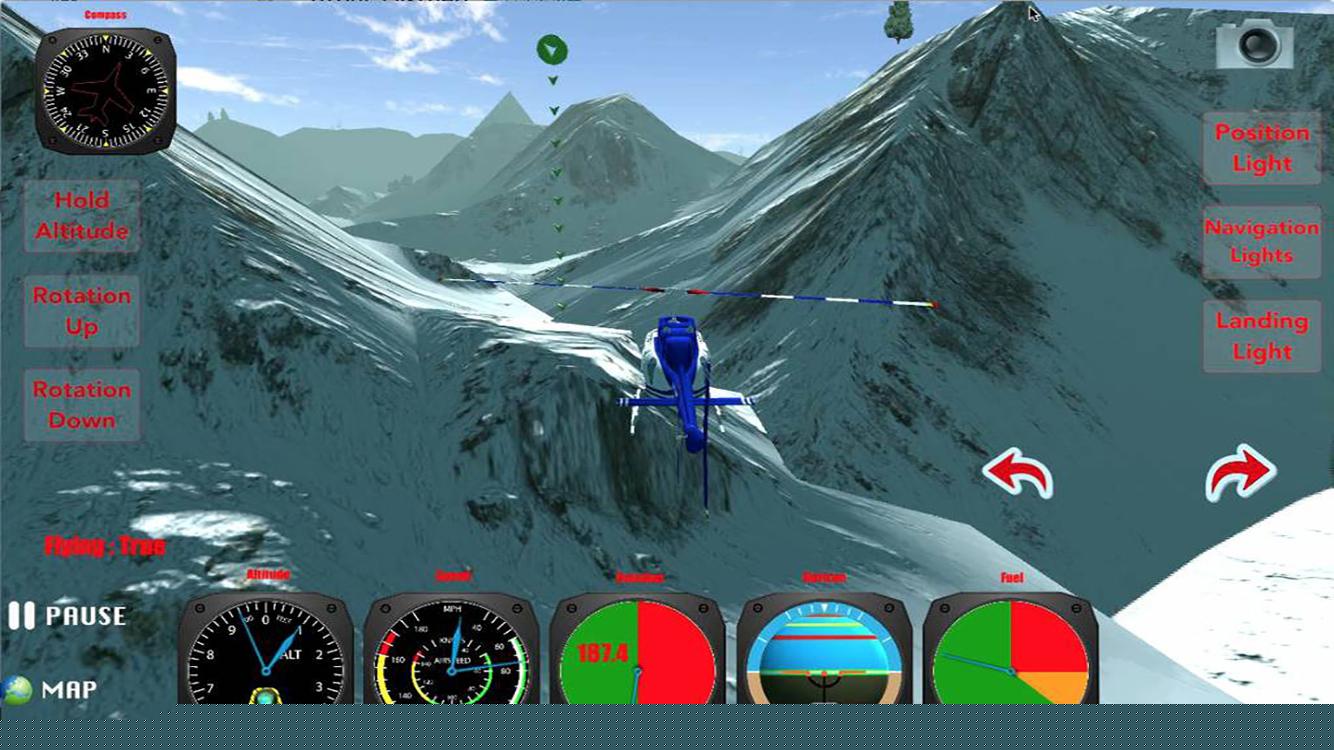Toggle the Position Light
Viewport: 1334px width, 750px height.
pos(1261,147)
